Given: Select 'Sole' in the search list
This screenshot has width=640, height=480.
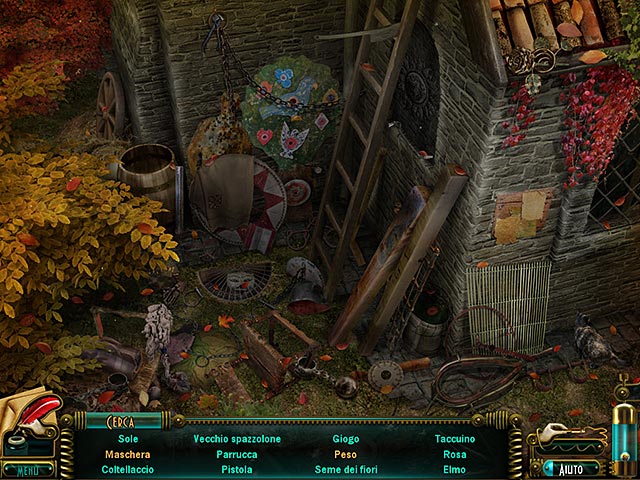Looking at the screenshot, I should point(128,438).
